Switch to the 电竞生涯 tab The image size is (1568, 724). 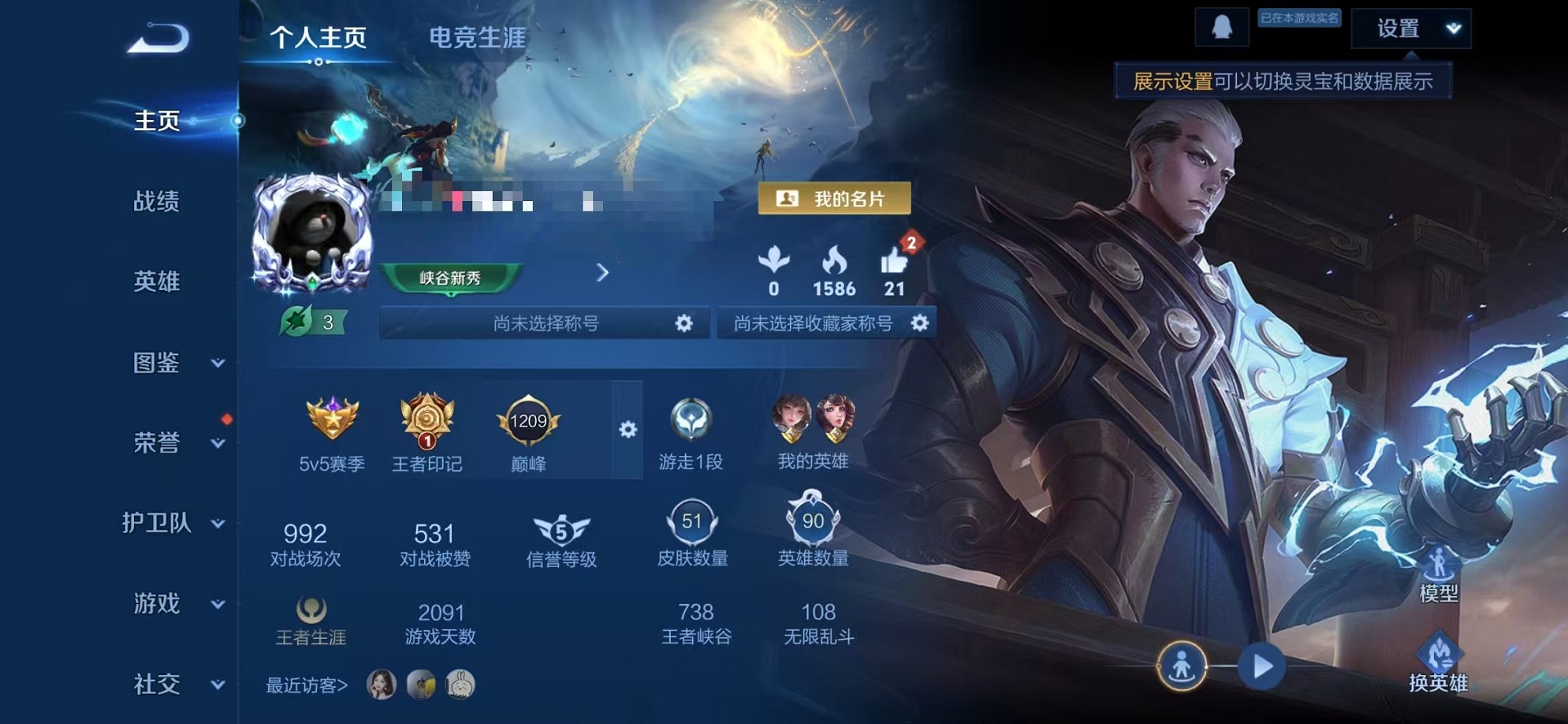(477, 35)
